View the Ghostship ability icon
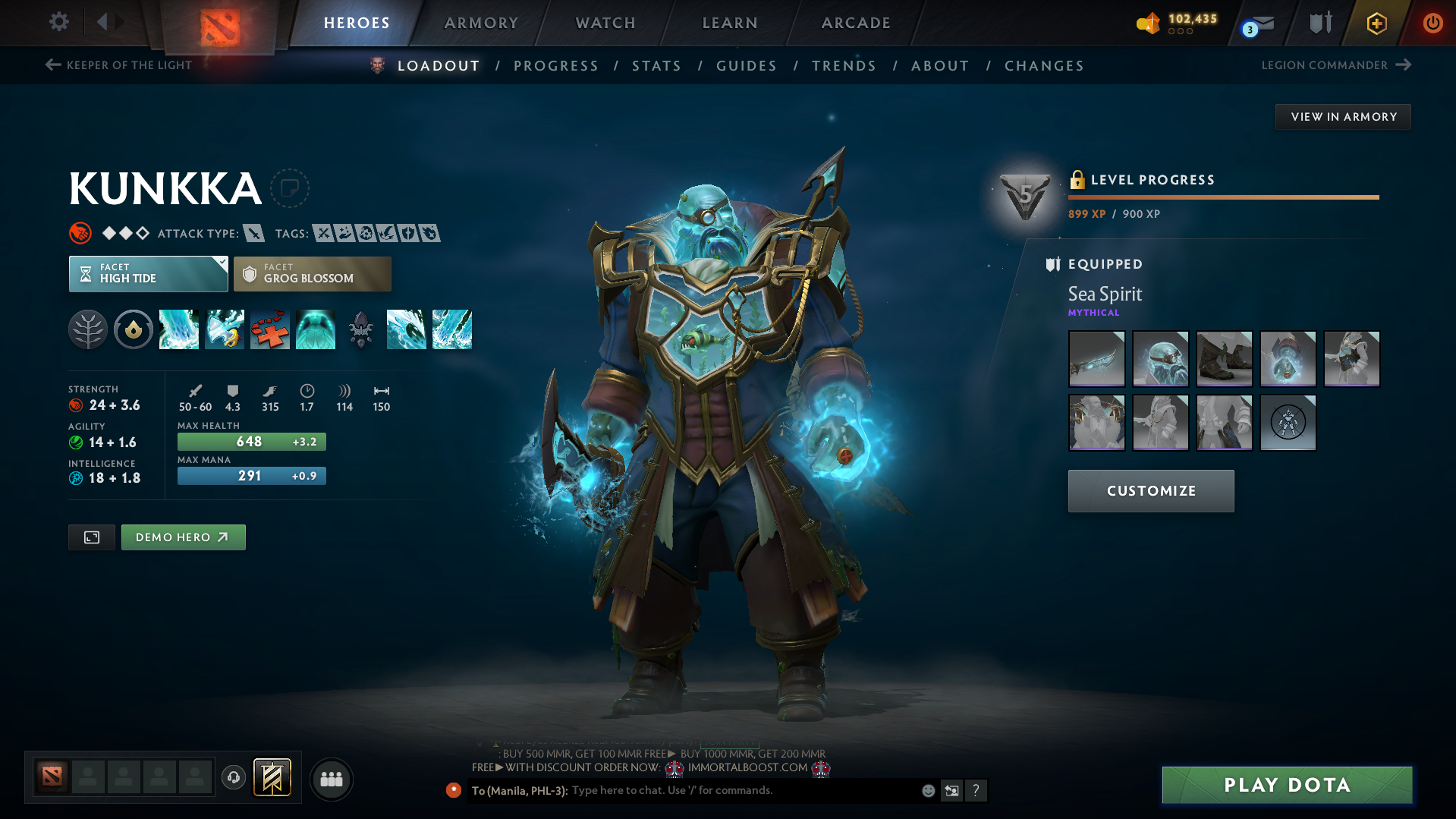The width and height of the screenshot is (1456, 819). point(316,329)
